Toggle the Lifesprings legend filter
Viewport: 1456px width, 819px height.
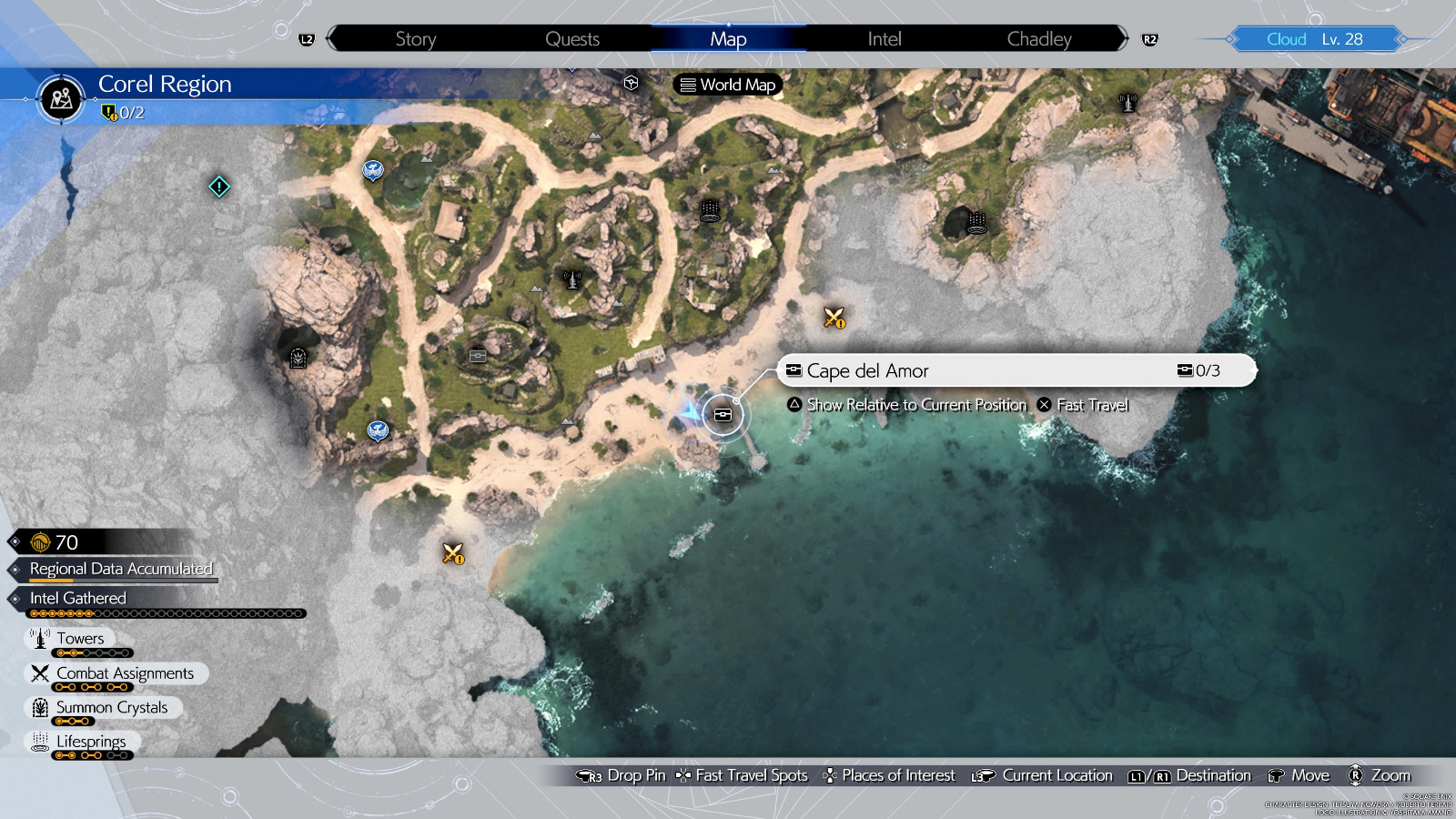(x=91, y=741)
